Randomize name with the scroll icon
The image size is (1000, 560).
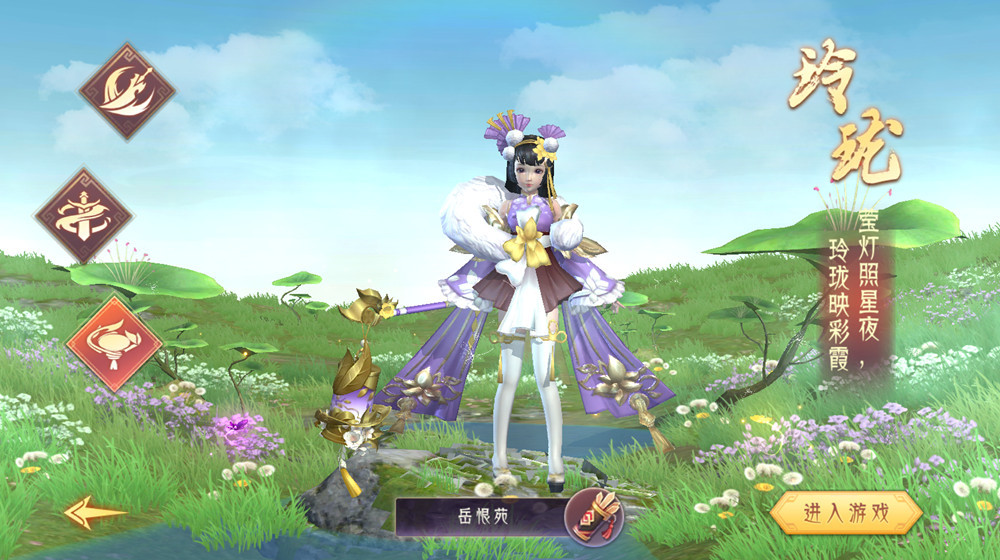[593, 517]
